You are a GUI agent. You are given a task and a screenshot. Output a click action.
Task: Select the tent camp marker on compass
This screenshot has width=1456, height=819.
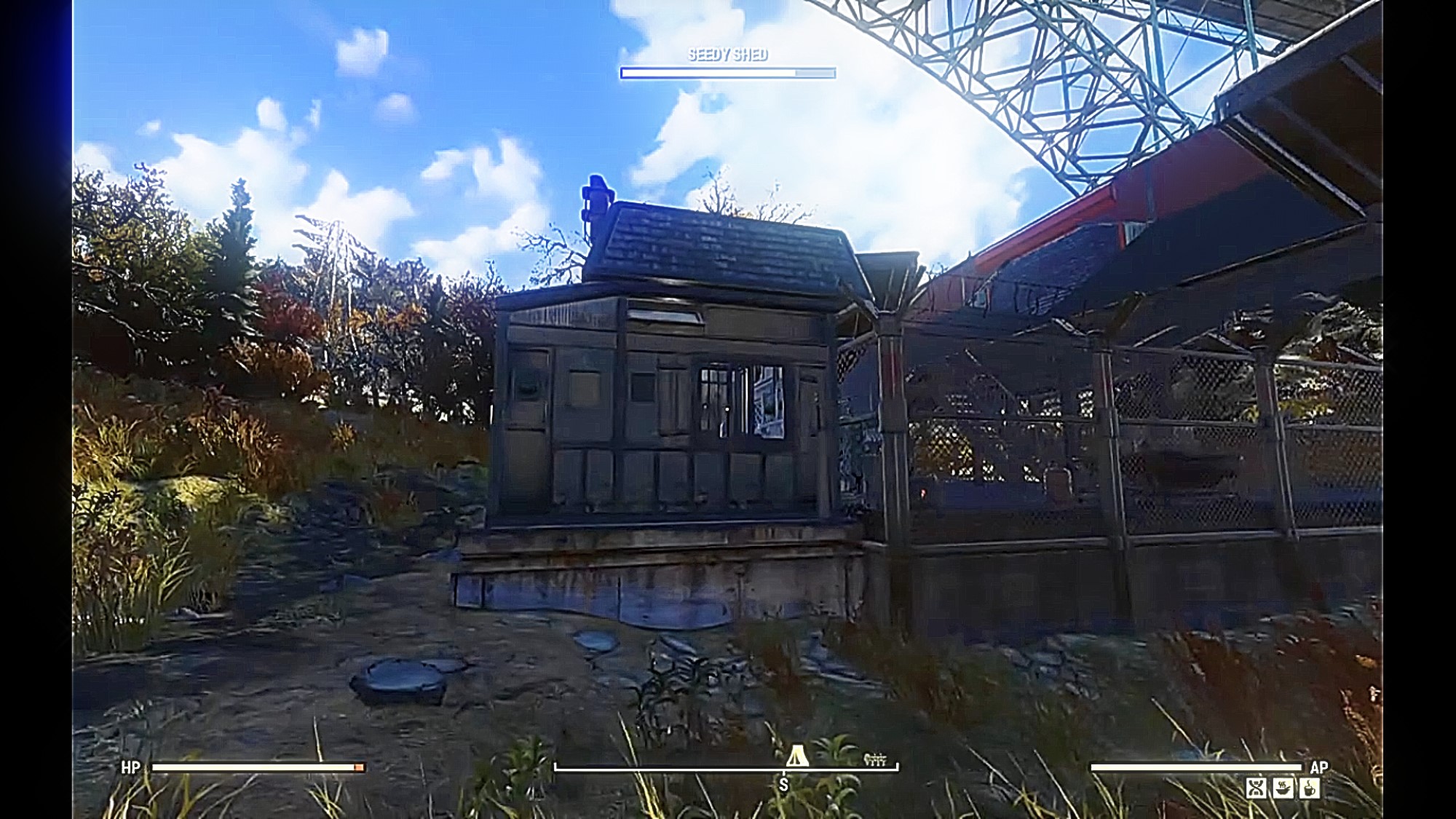797,755
